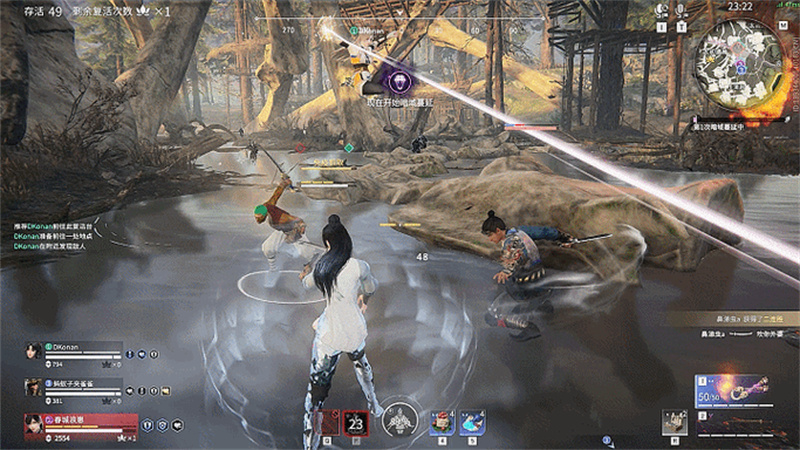Activate the central ultimate ability emblem
Viewport: 800px width, 450px height.
(401, 419)
